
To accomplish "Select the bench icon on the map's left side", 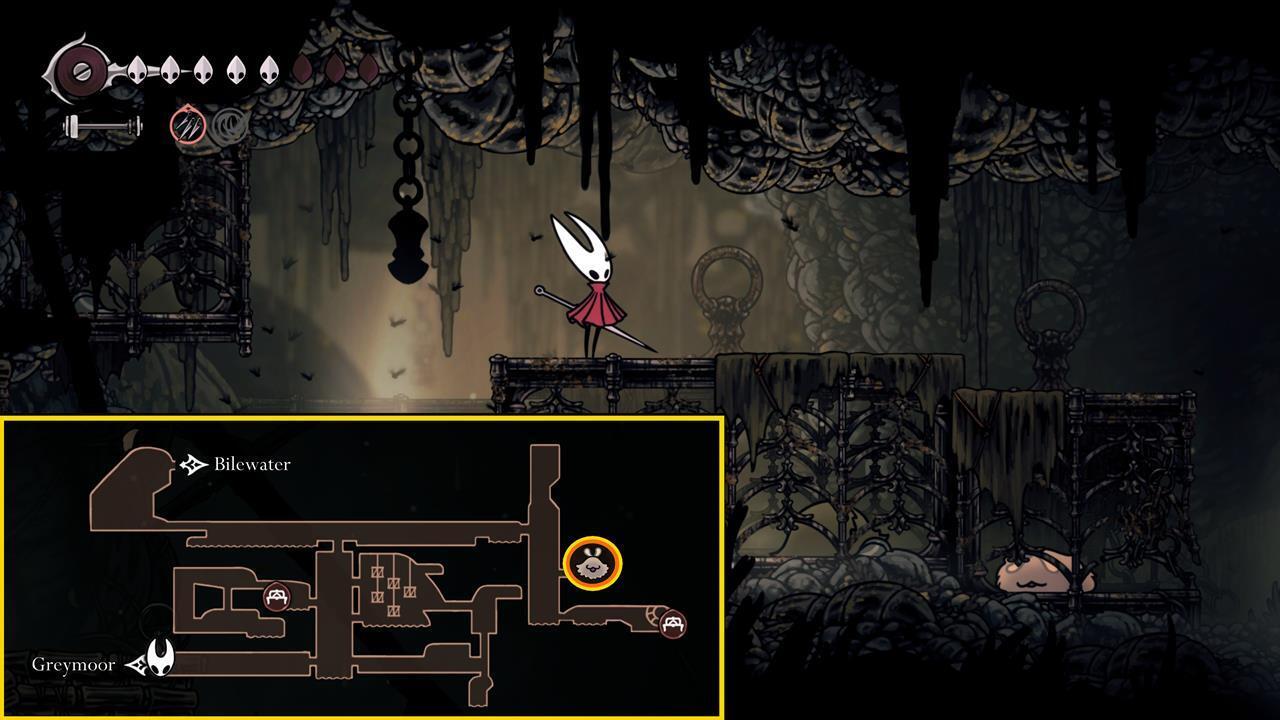I will pos(276,596).
